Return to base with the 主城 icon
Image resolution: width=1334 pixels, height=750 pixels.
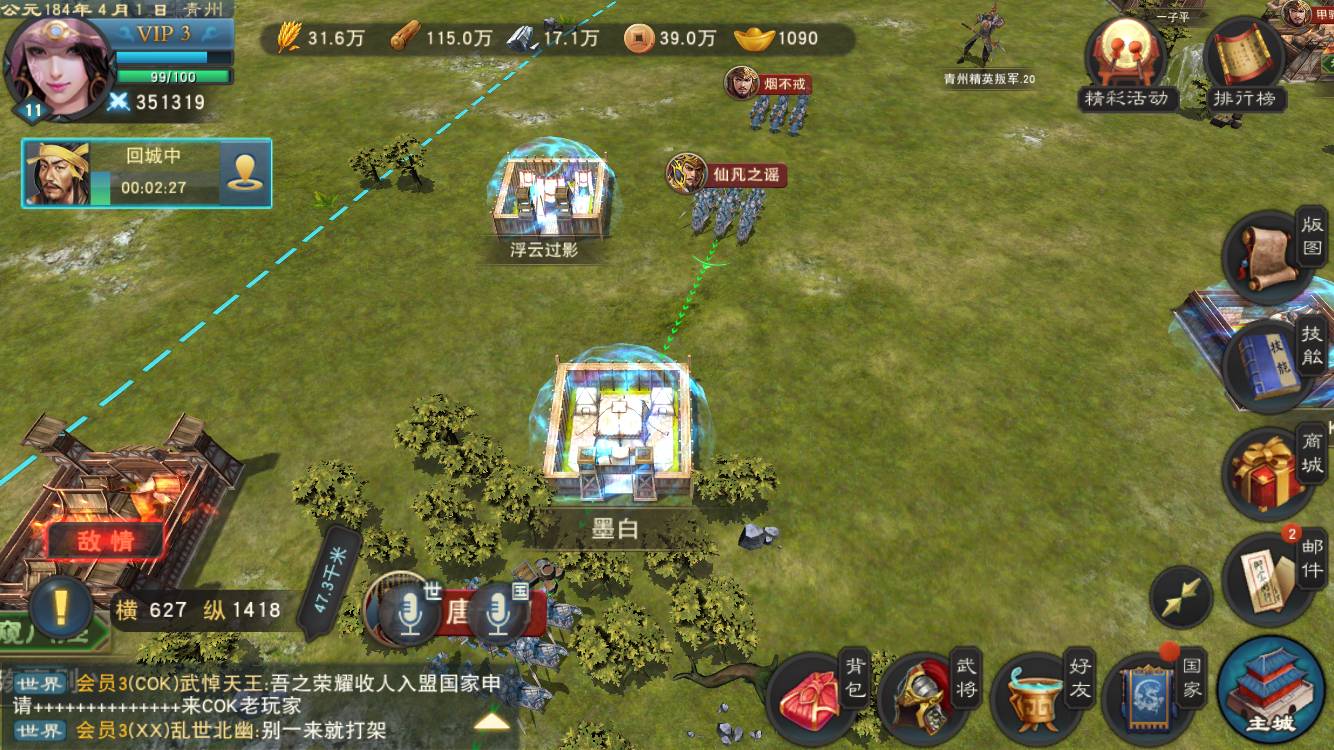pyautogui.click(x=1262, y=690)
